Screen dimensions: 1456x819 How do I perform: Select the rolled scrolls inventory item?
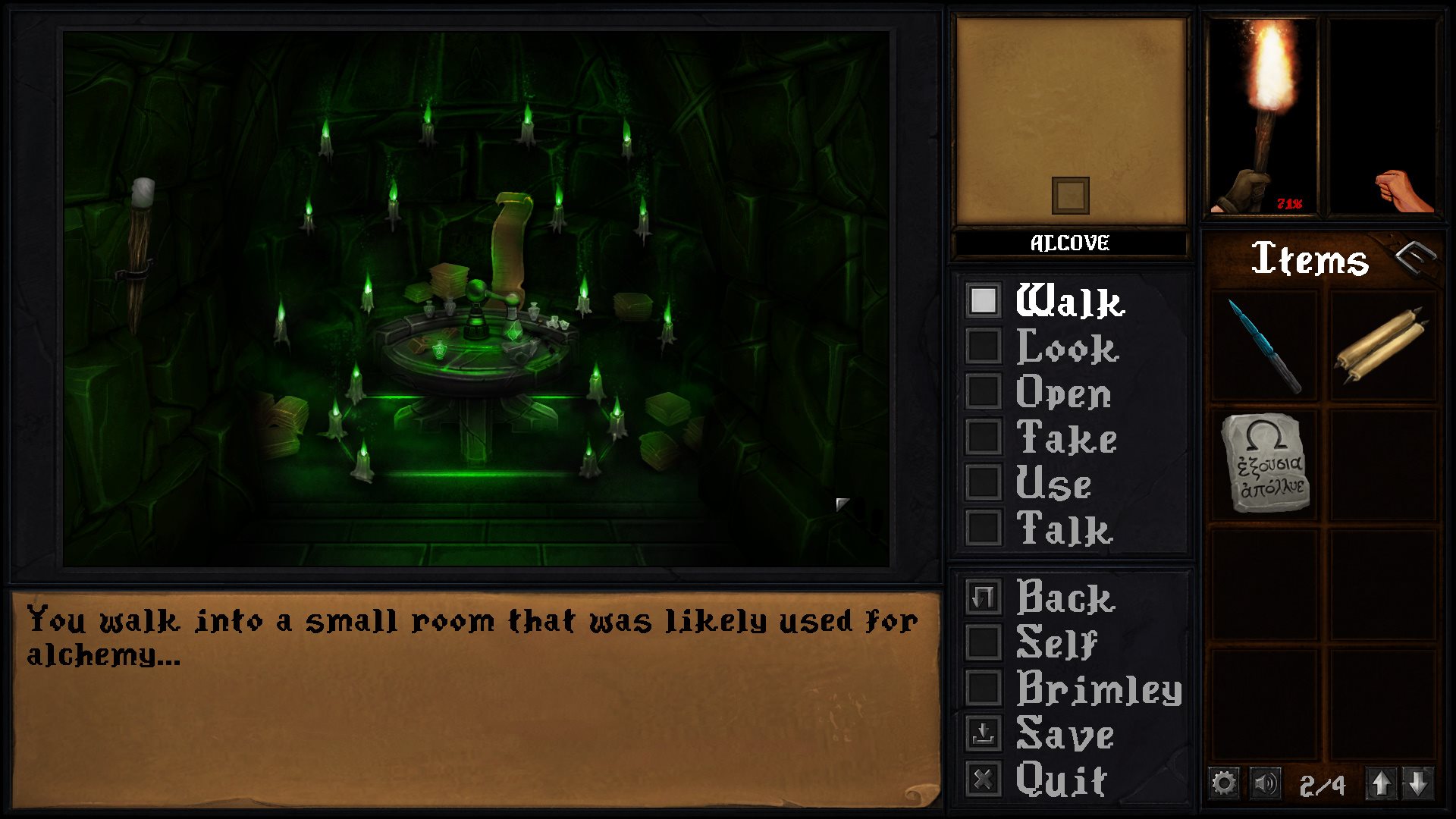(x=1384, y=345)
